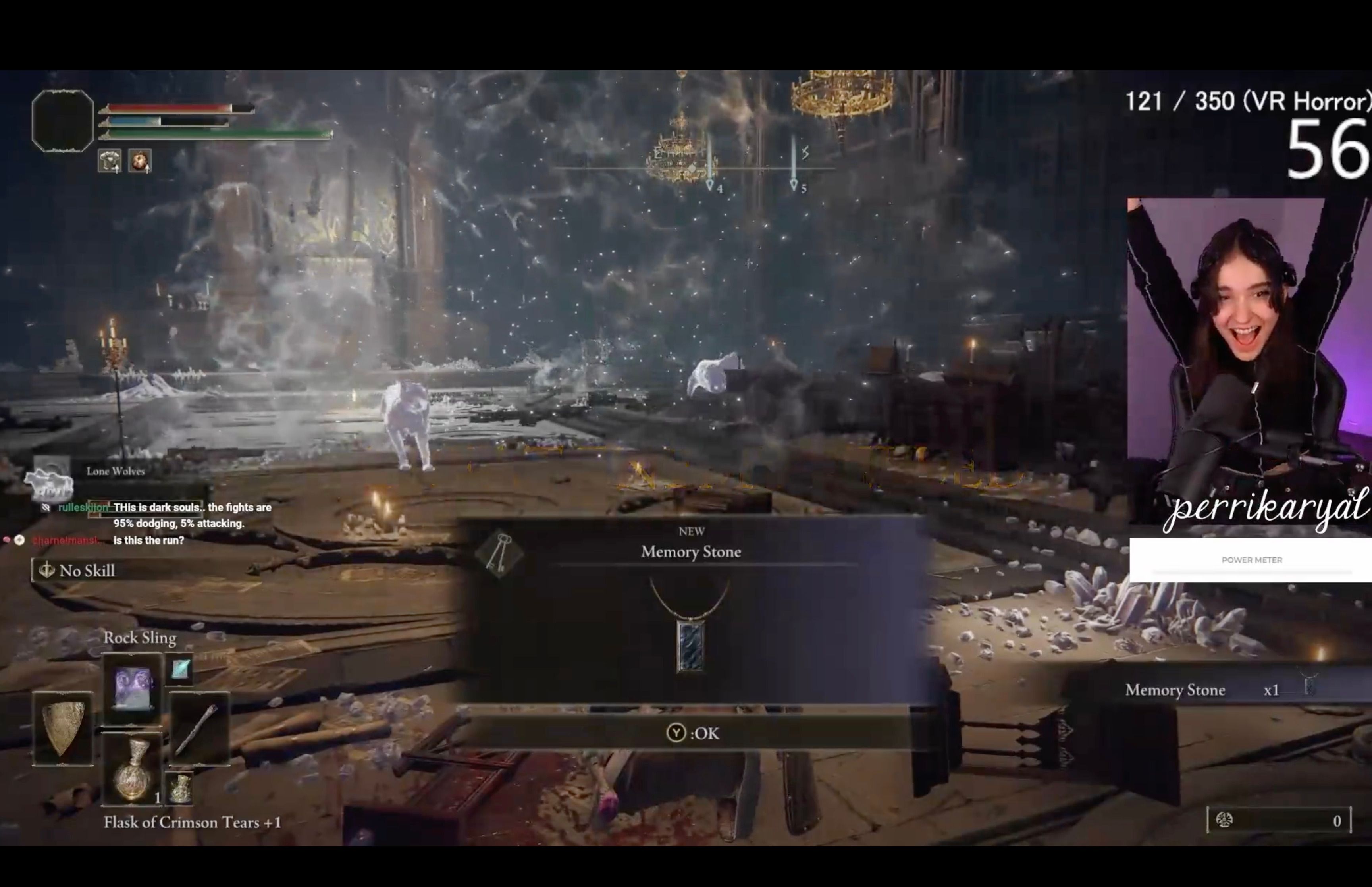
Task: Select the crossed keys item category icon
Action: point(499,553)
